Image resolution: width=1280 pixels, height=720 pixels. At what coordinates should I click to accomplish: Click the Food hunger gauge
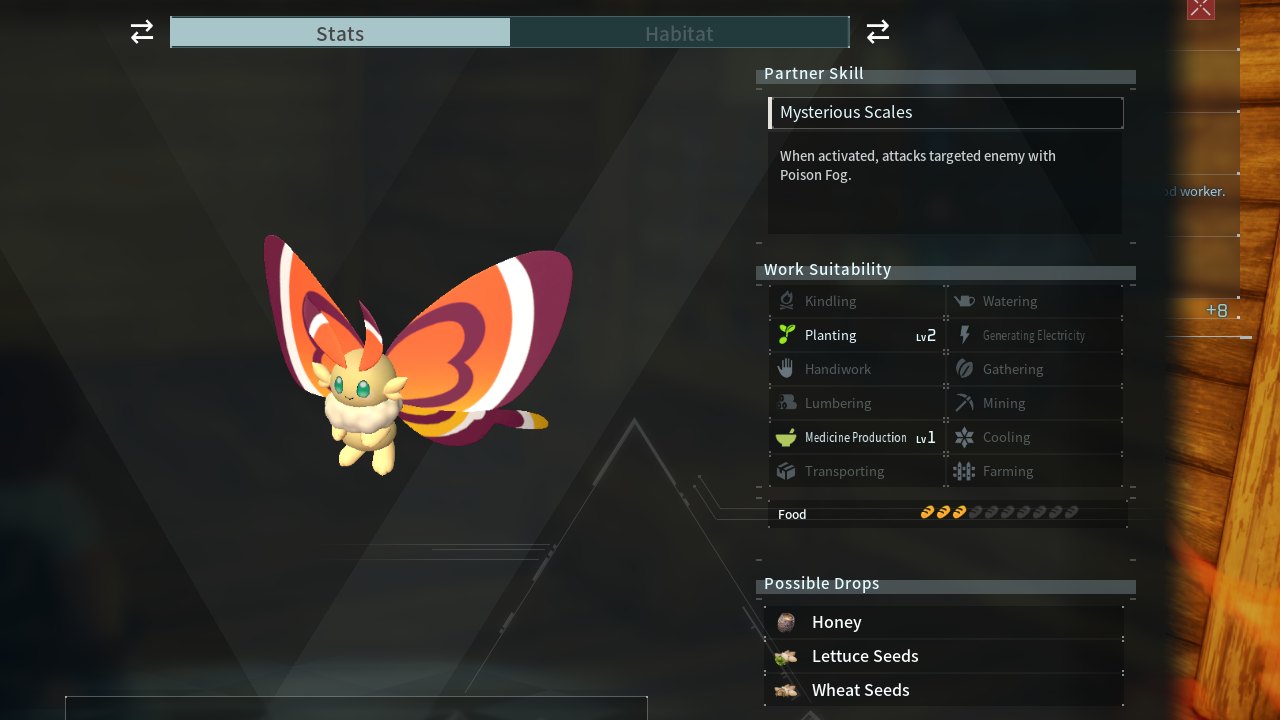999,512
